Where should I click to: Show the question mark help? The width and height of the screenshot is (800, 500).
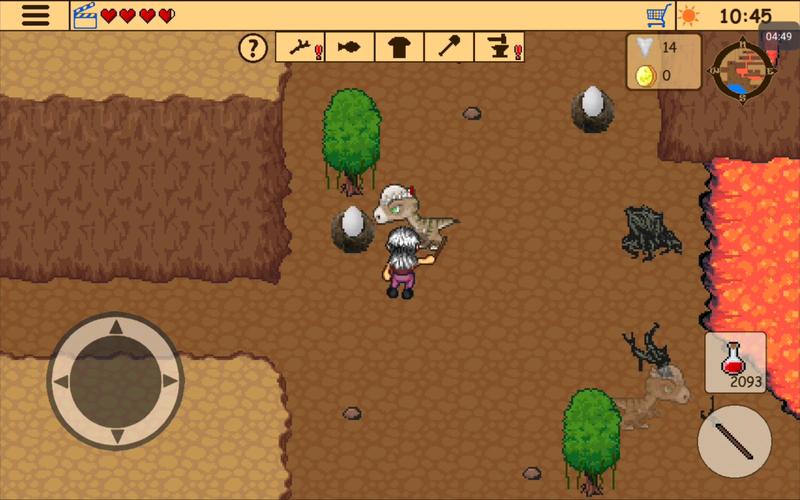(x=256, y=47)
